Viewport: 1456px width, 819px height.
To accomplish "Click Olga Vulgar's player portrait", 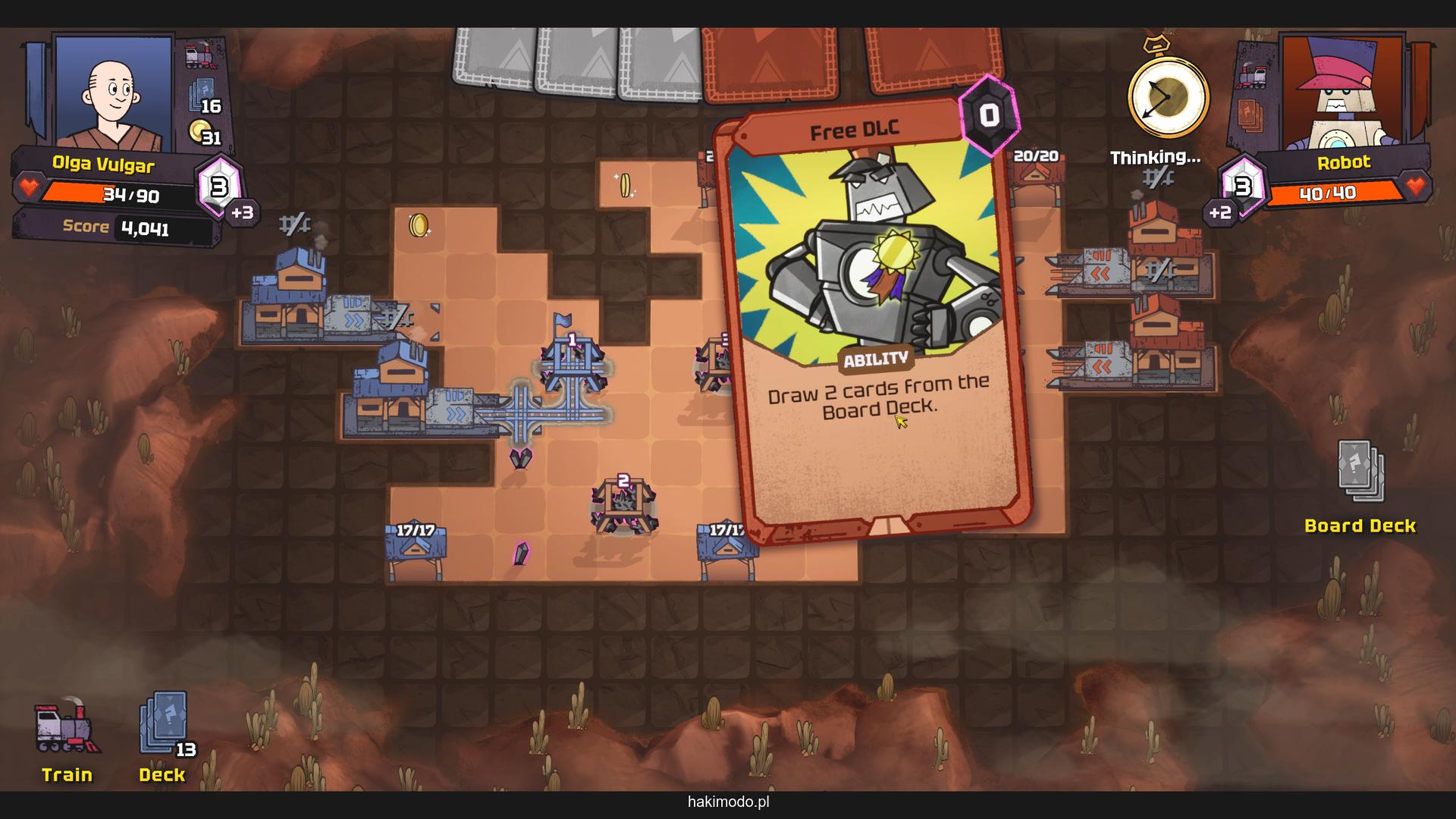I will pyautogui.click(x=114, y=93).
